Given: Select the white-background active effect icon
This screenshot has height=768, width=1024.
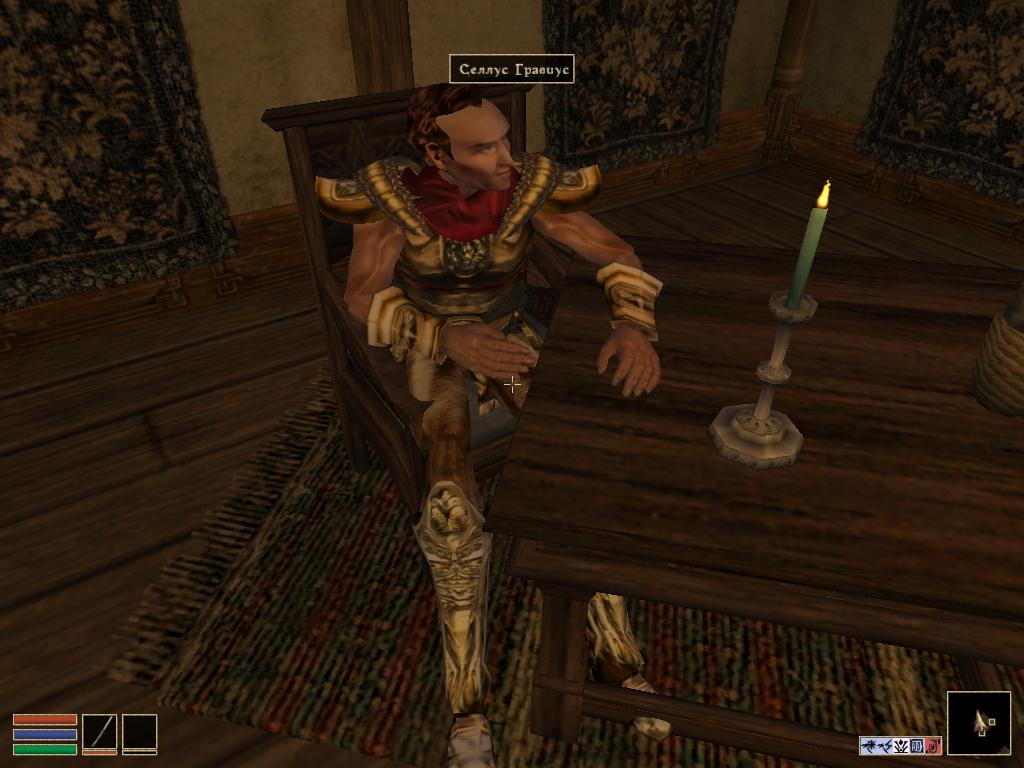Looking at the screenshot, I should click(901, 745).
